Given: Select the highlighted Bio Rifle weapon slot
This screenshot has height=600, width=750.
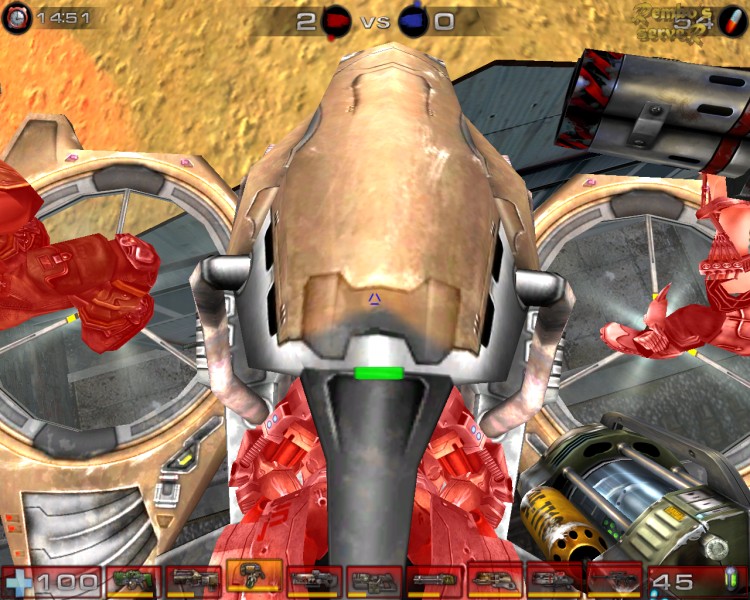Looking at the screenshot, I should coord(254,577).
